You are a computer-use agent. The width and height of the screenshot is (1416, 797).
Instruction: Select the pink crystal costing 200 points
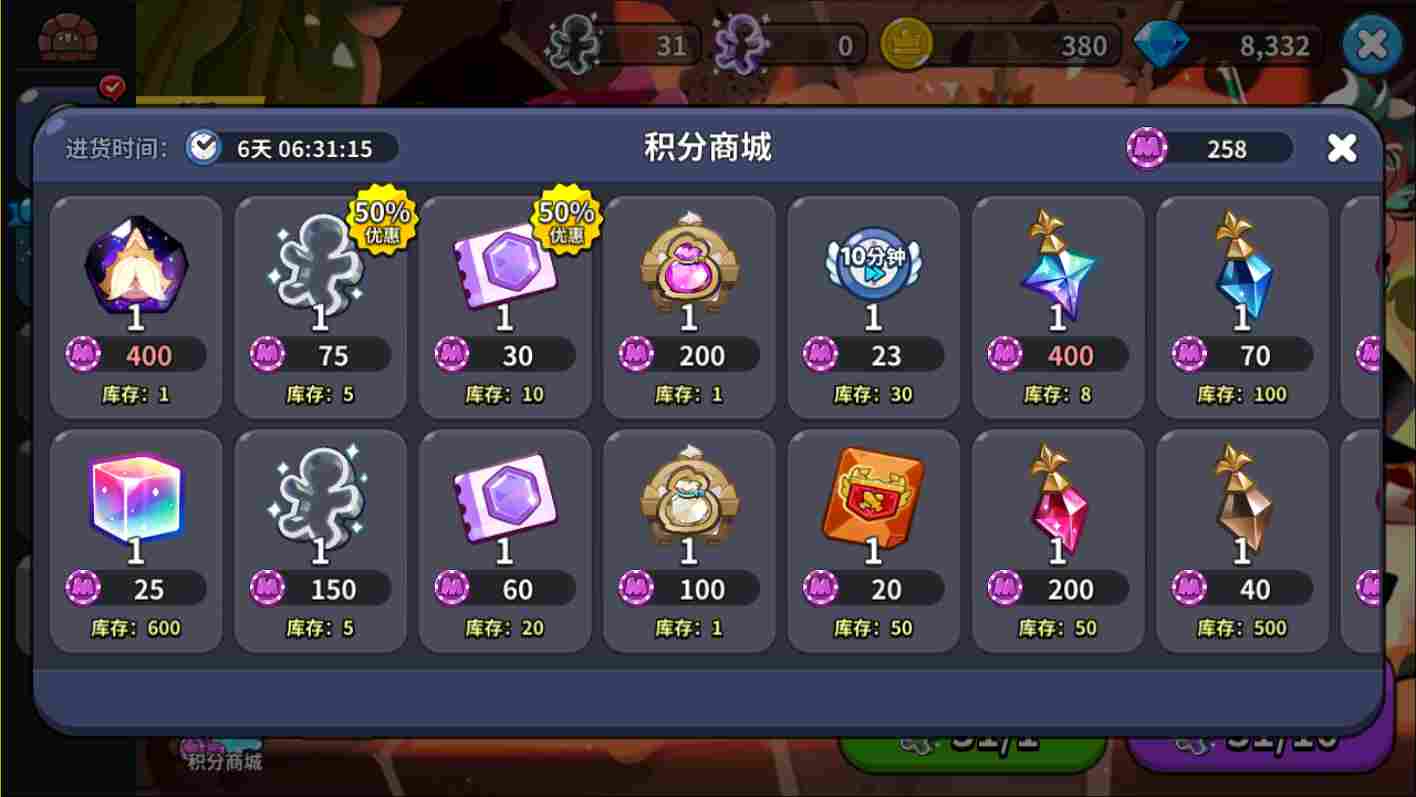tap(1057, 500)
